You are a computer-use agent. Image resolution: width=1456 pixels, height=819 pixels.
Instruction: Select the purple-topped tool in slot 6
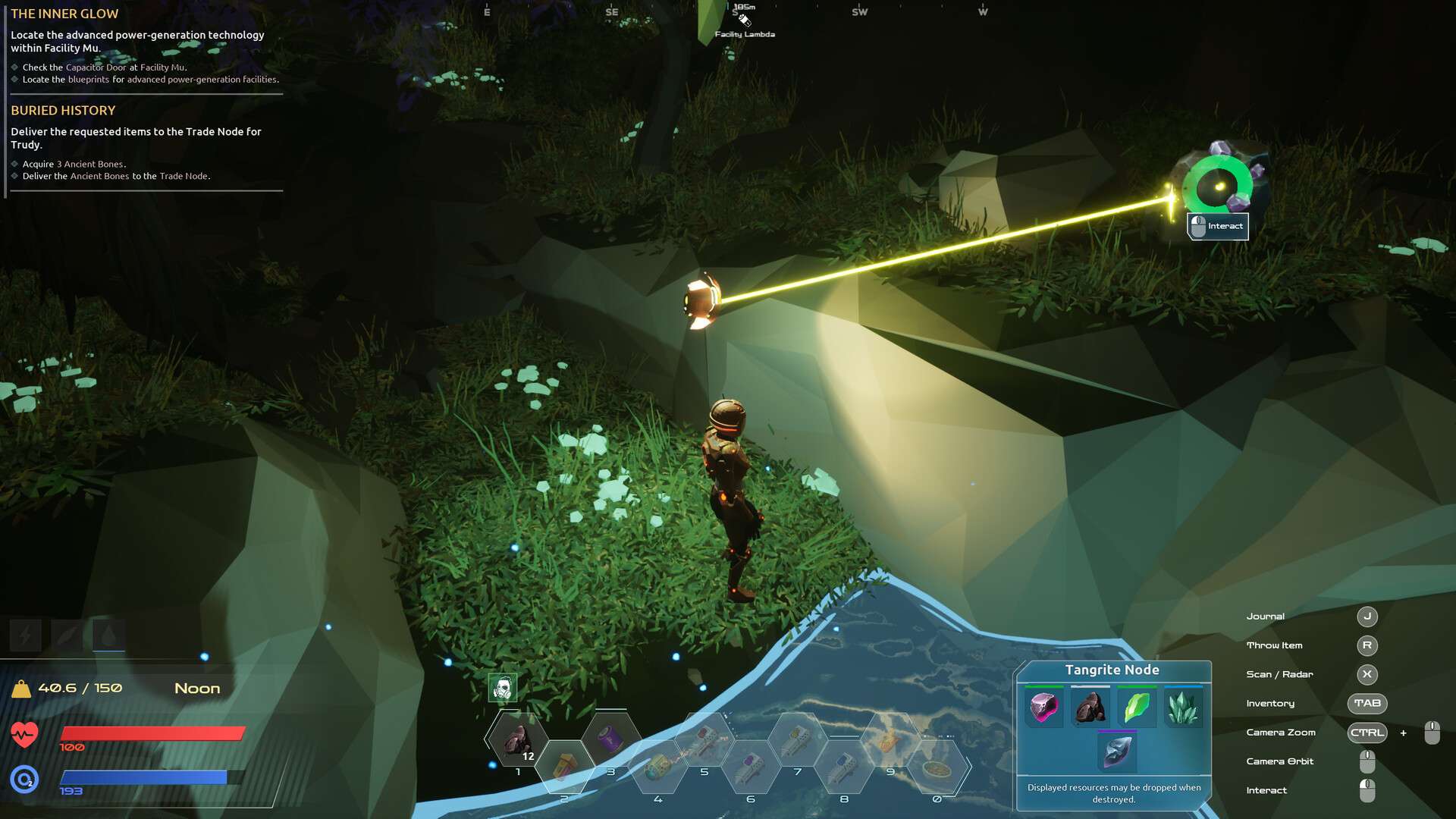[x=751, y=767]
